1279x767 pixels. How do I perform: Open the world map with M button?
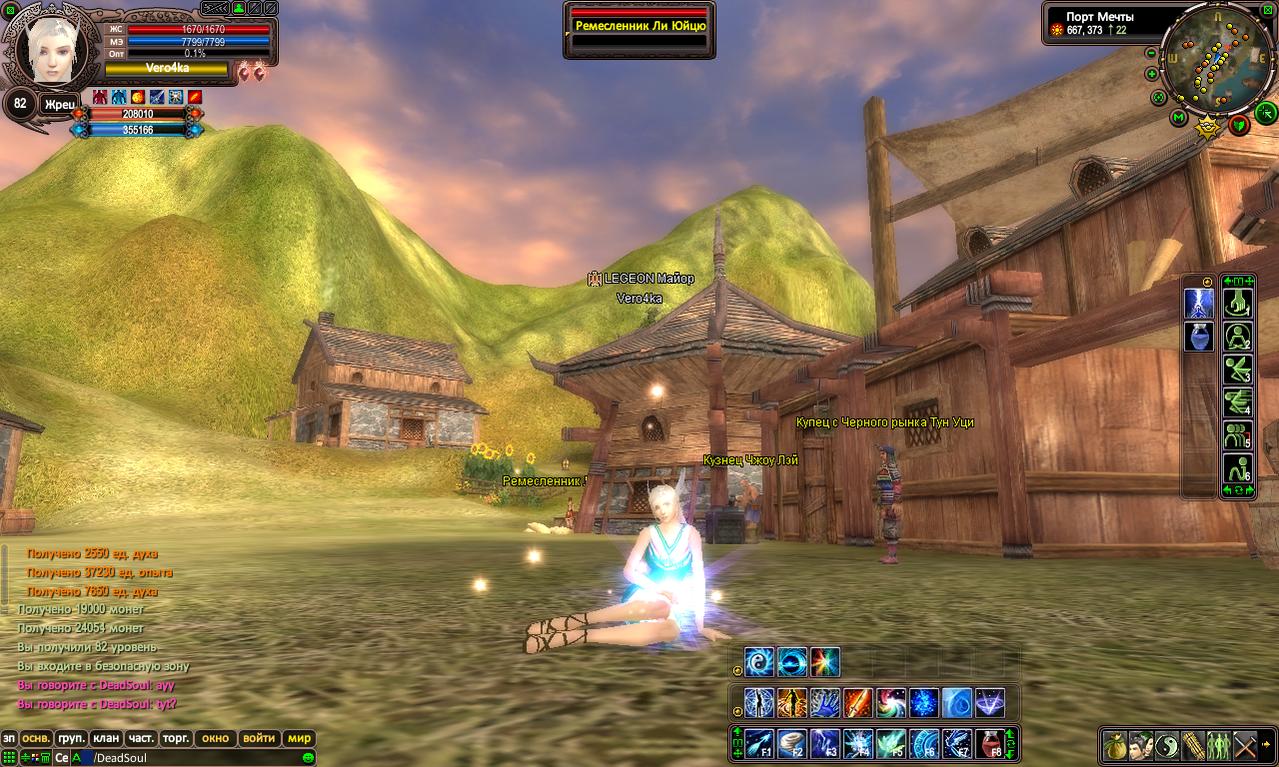point(1179,119)
